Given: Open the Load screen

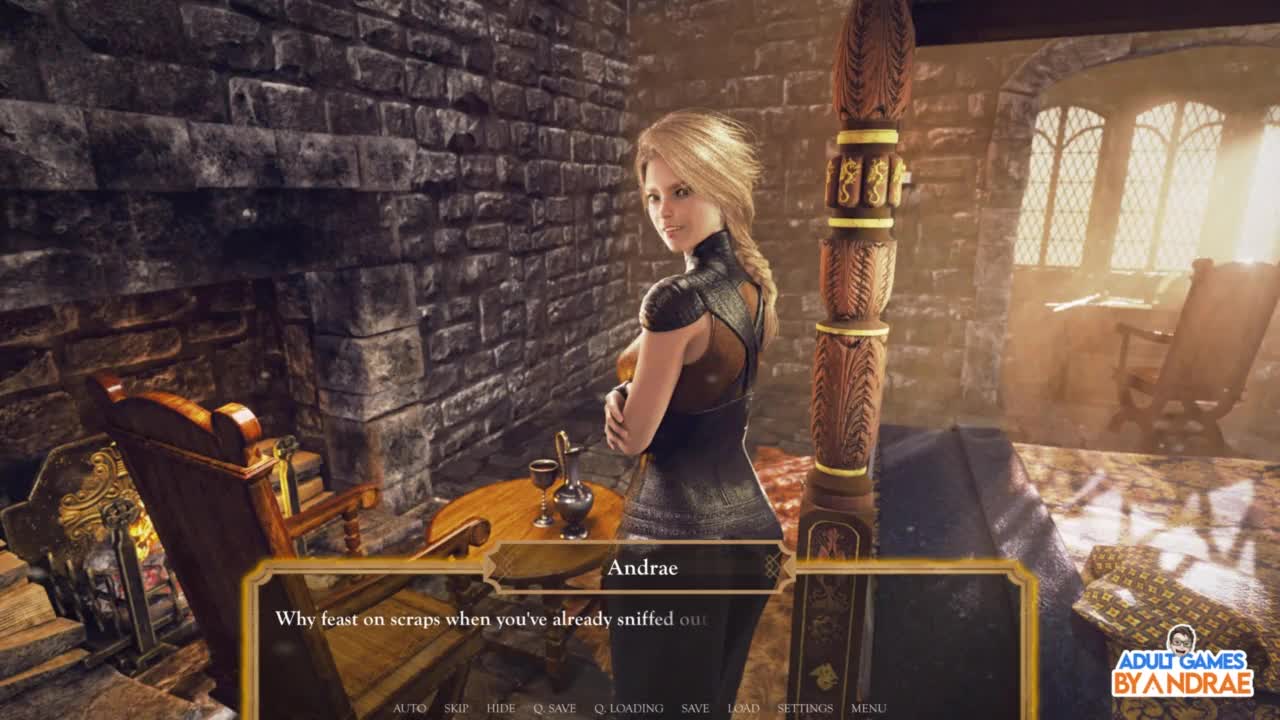Looking at the screenshot, I should tap(743, 708).
